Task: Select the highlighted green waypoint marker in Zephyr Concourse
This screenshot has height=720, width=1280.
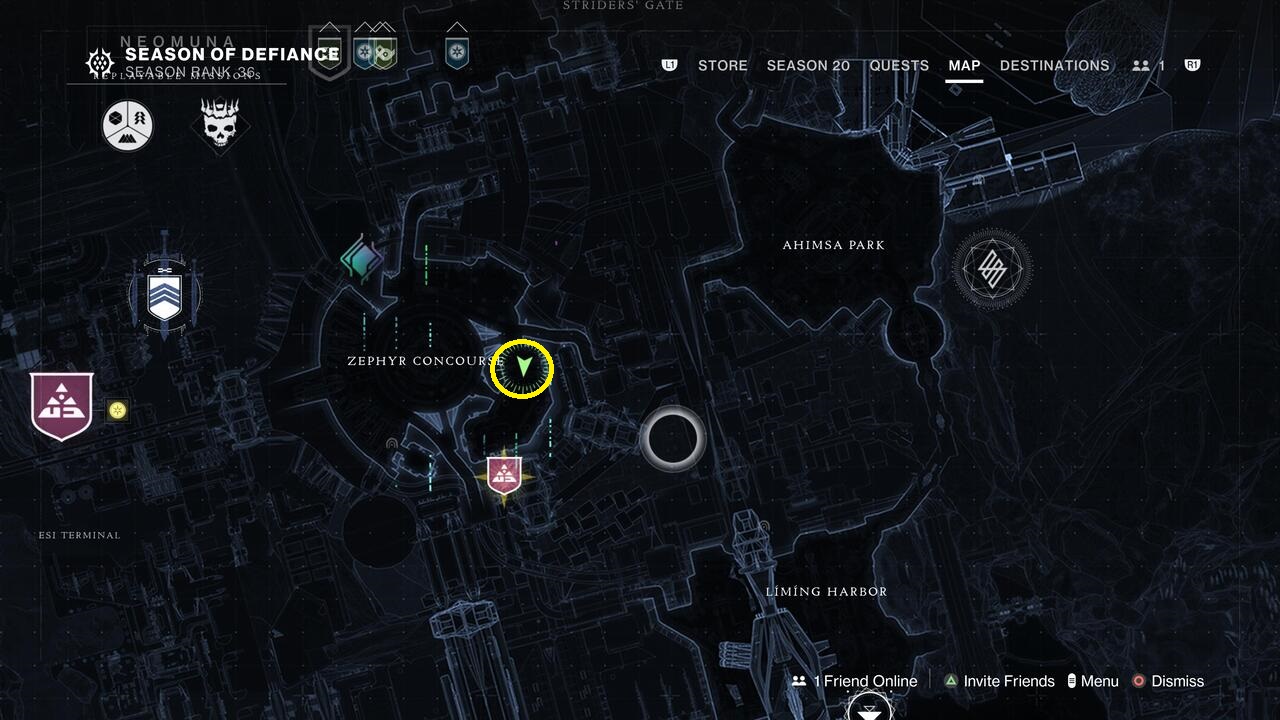Action: [520, 368]
